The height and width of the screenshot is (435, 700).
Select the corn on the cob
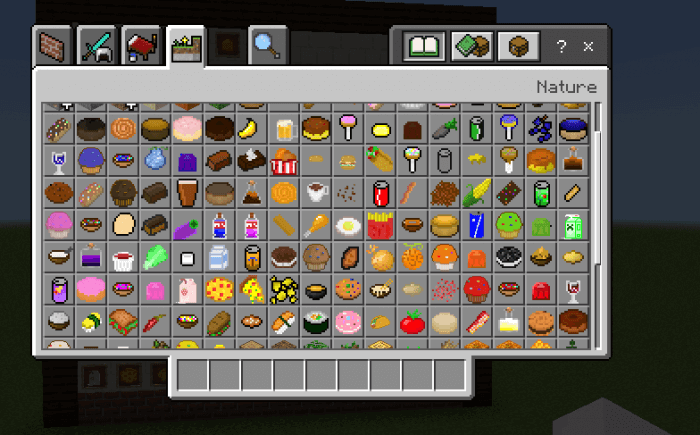coord(478,192)
